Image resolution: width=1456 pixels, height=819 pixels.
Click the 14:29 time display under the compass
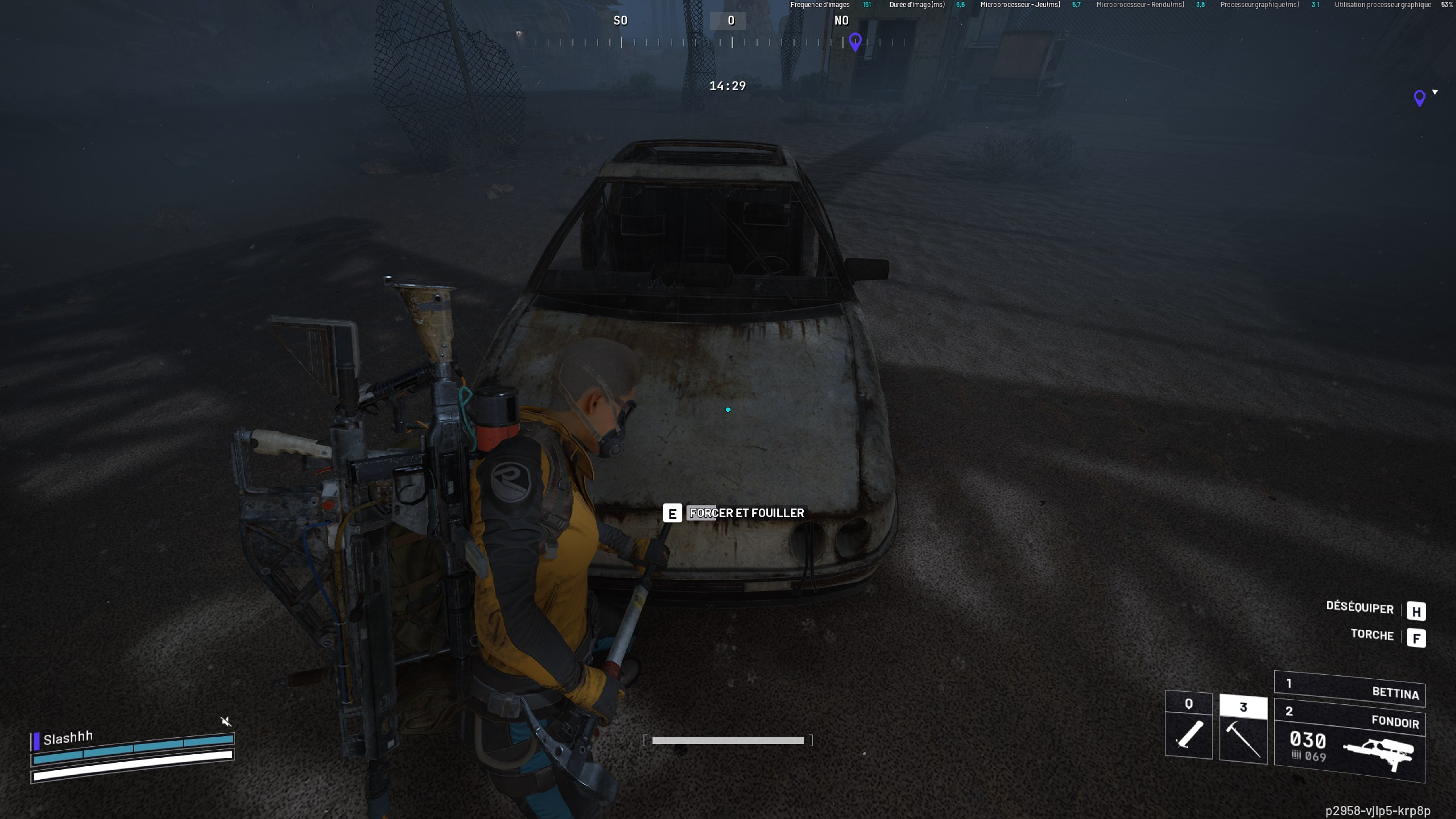coord(728,86)
